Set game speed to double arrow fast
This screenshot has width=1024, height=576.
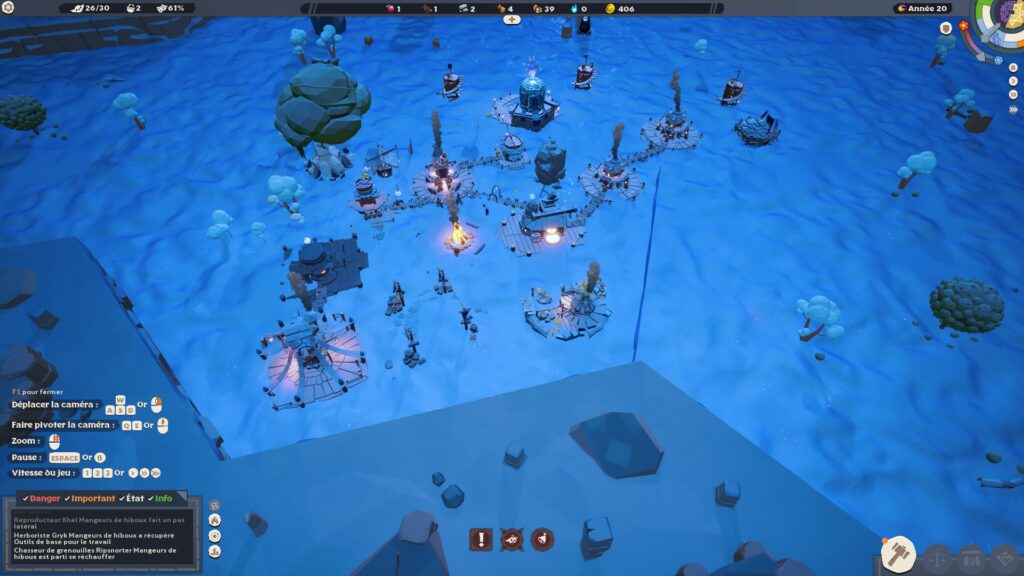(1013, 95)
